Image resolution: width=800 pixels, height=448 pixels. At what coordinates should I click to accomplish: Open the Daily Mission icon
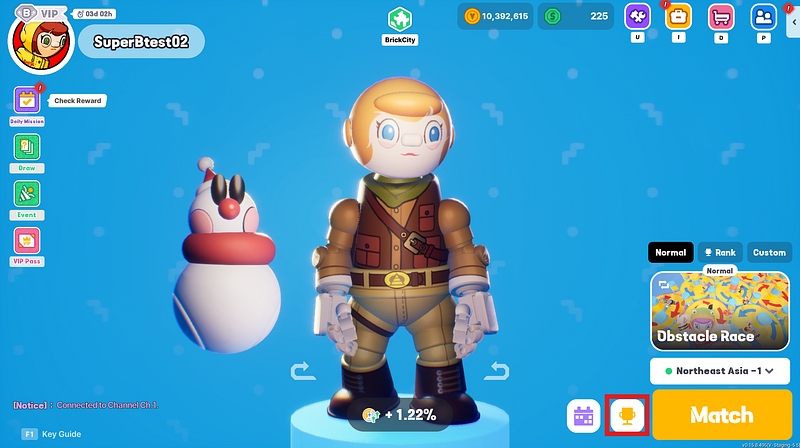(x=27, y=100)
